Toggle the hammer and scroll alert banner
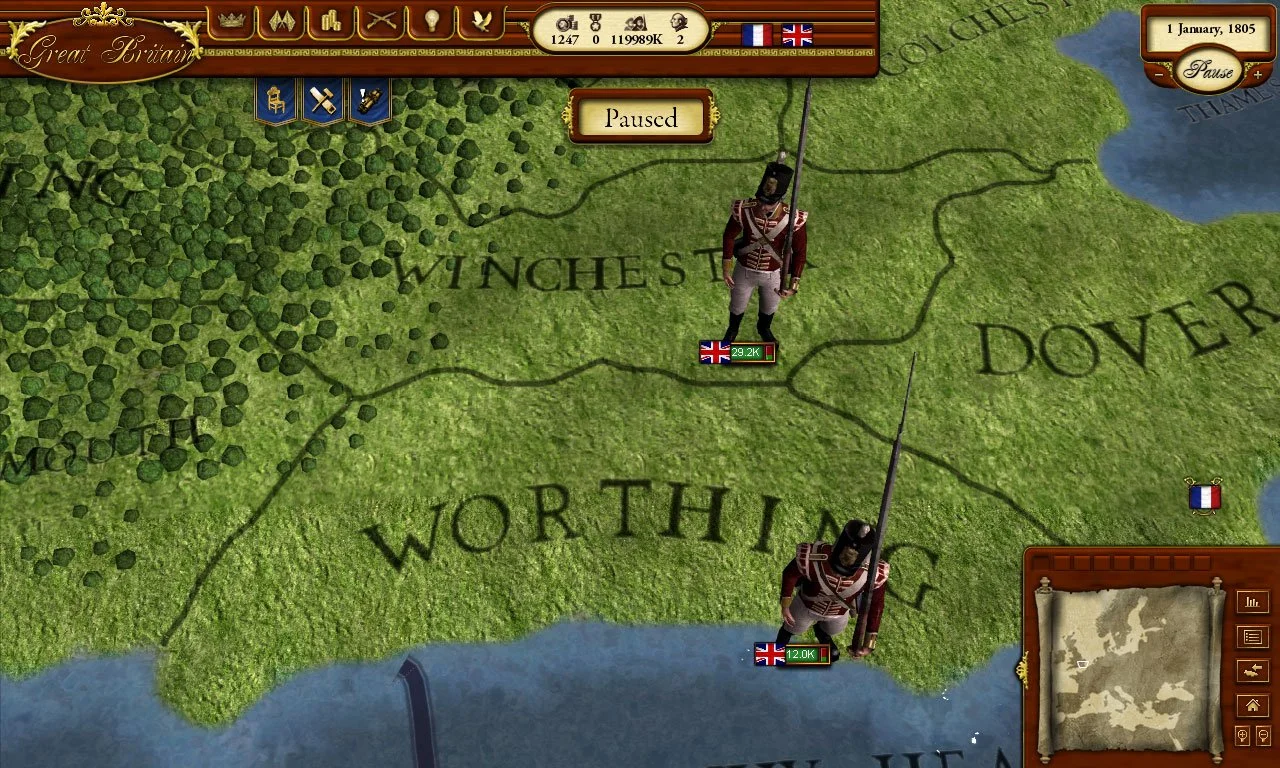Viewport: 1280px width, 768px height. pyautogui.click(x=322, y=100)
